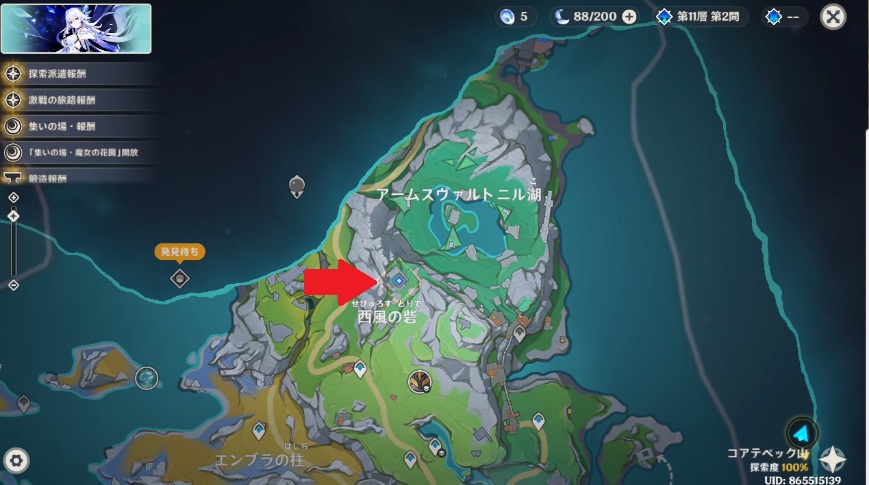Click the character banner thumbnail
This screenshot has width=869, height=485.
point(76,28)
